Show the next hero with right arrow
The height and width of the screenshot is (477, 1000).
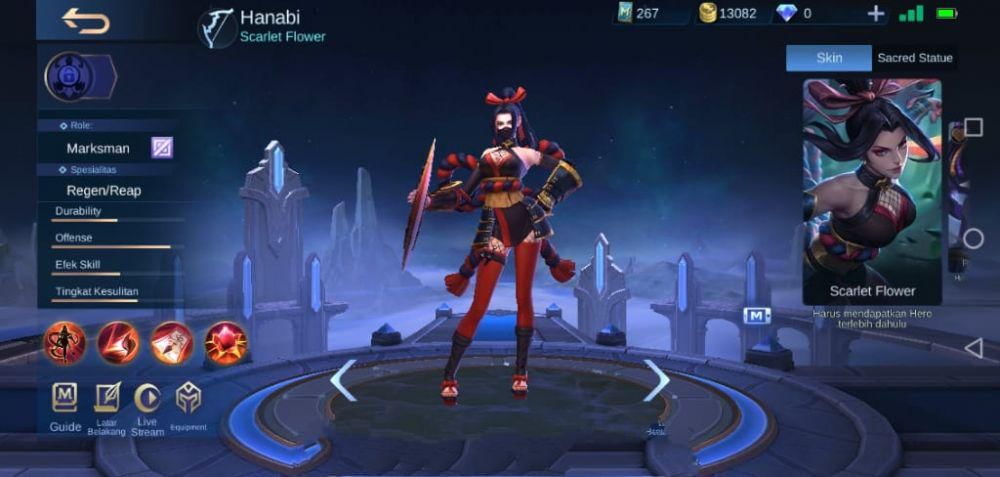[x=656, y=380]
